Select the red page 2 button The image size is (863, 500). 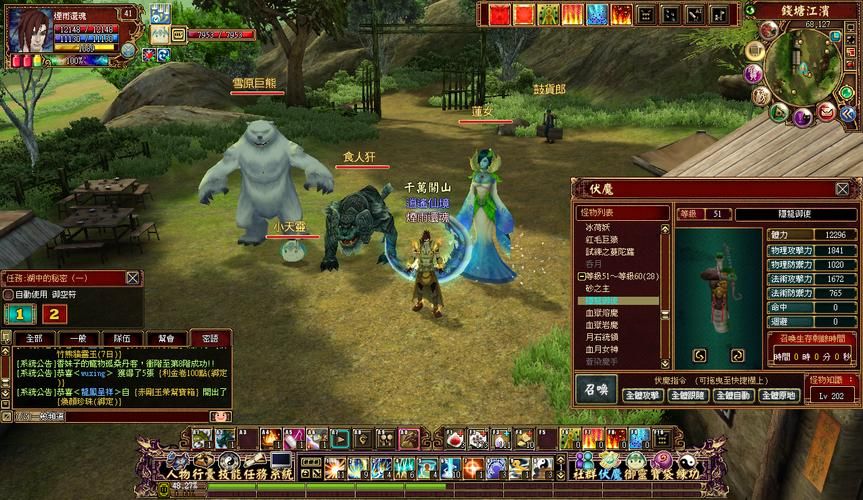pyautogui.click(x=51, y=314)
